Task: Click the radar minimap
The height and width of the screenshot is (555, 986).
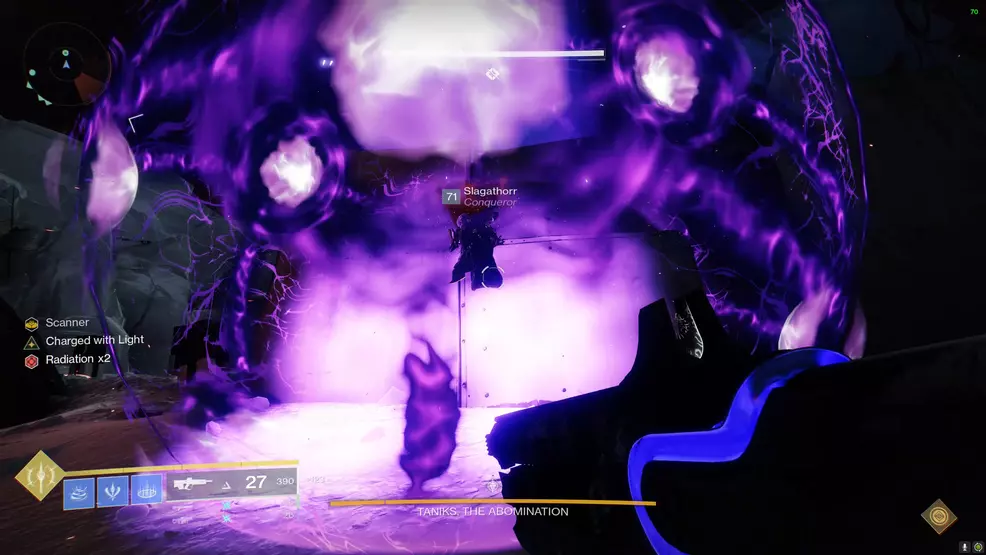Action: (68, 65)
